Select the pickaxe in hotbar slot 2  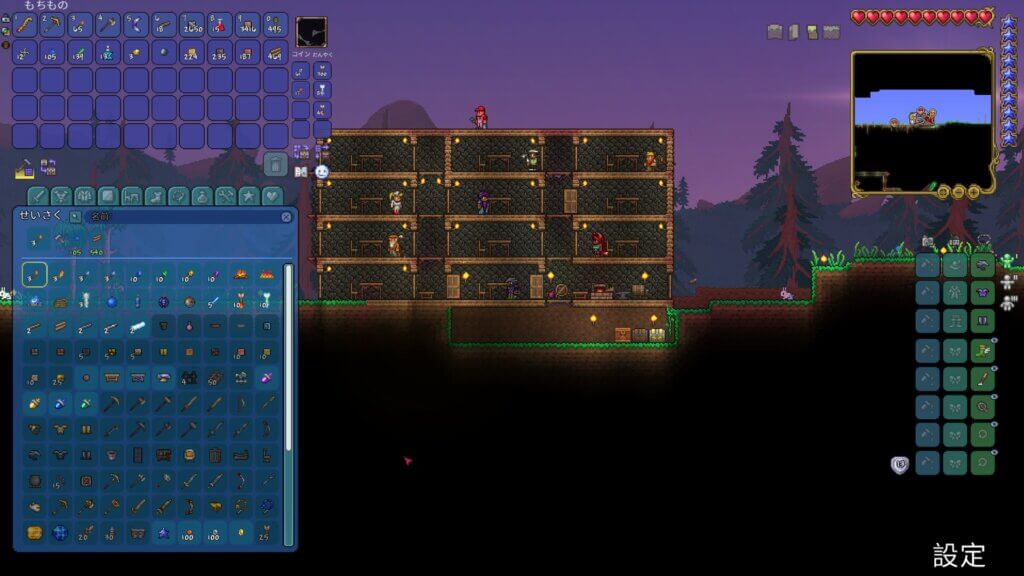pos(52,25)
